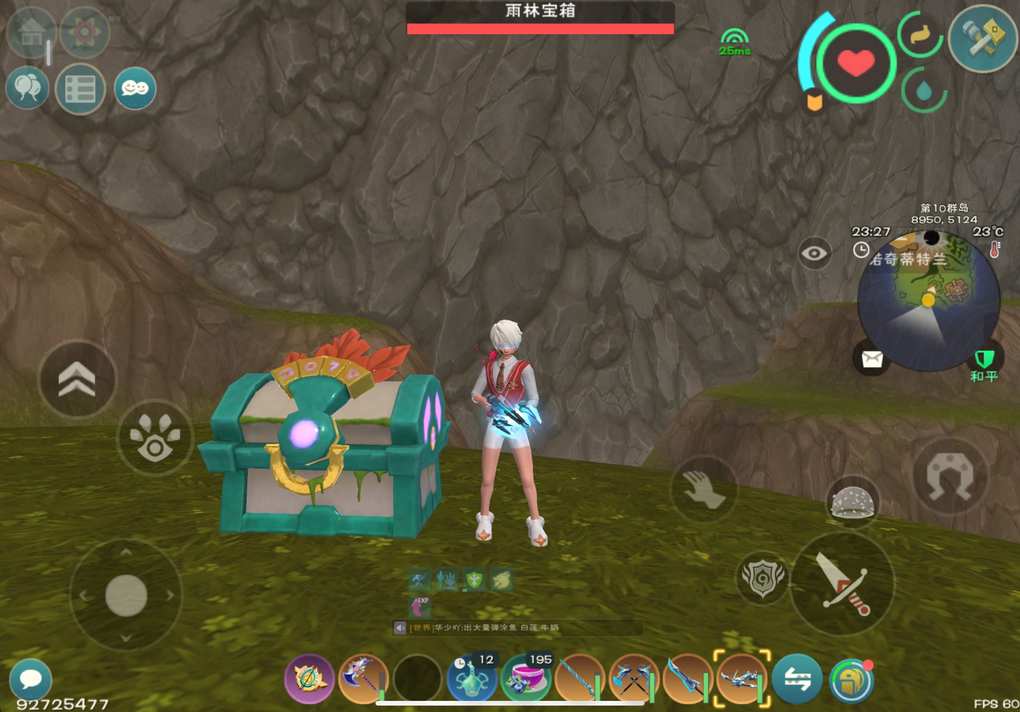Select the battle axe hotbar slot
Image resolution: width=1020 pixels, height=712 pixels.
363,679
